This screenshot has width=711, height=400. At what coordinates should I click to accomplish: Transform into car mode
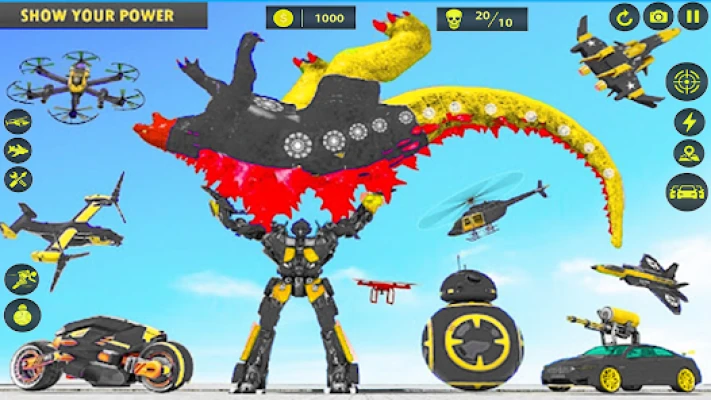(x=687, y=191)
